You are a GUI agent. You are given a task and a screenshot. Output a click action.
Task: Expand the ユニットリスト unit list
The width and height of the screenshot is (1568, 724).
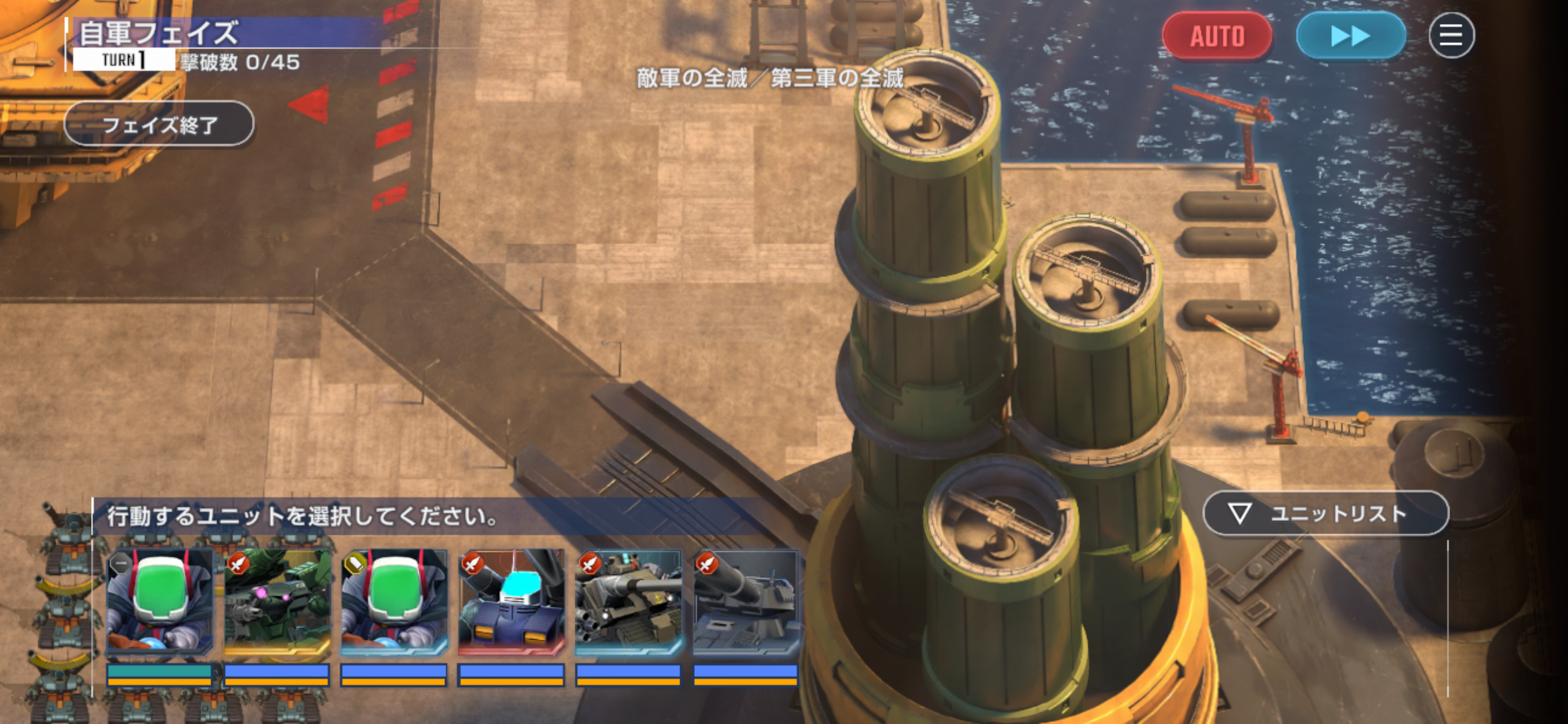pos(1325,514)
